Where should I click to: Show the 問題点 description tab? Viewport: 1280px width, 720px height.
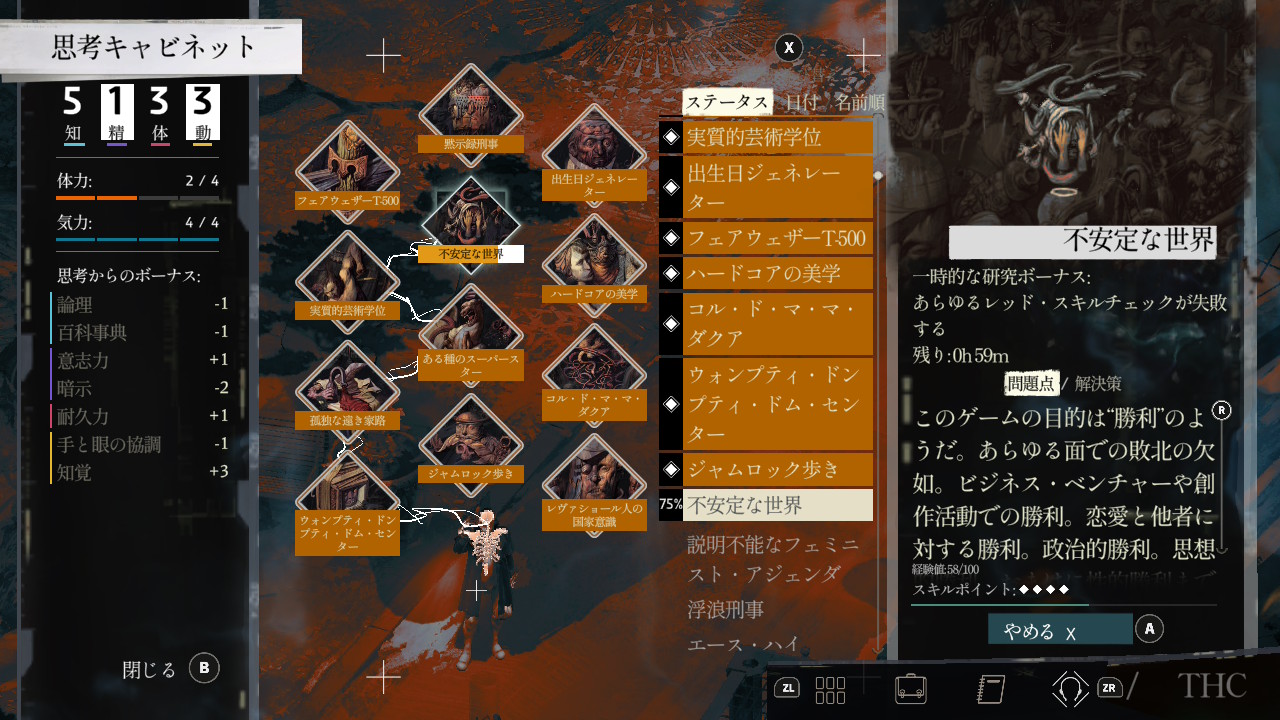[x=1030, y=383]
